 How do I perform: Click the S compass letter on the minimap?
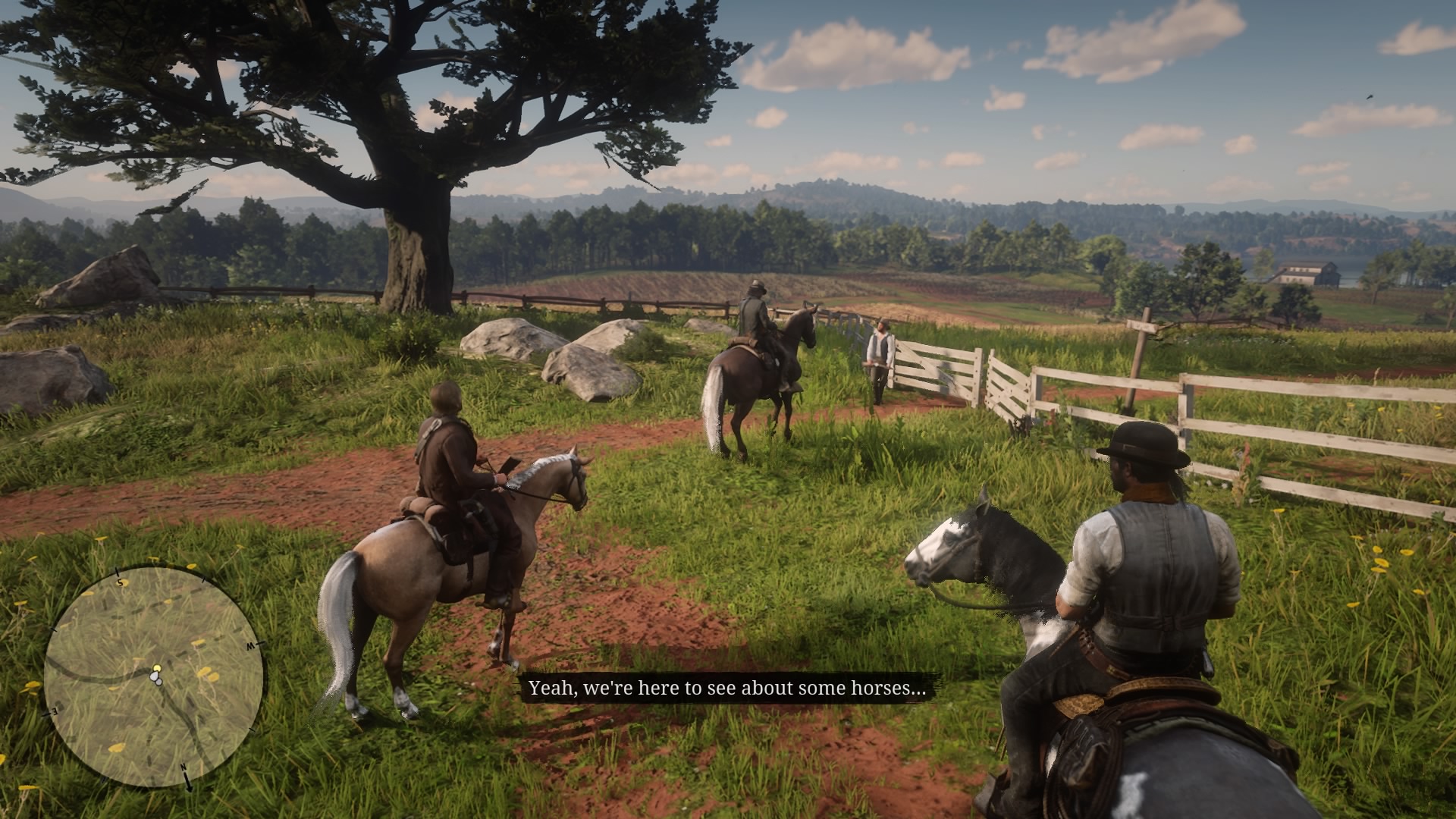[x=120, y=582]
